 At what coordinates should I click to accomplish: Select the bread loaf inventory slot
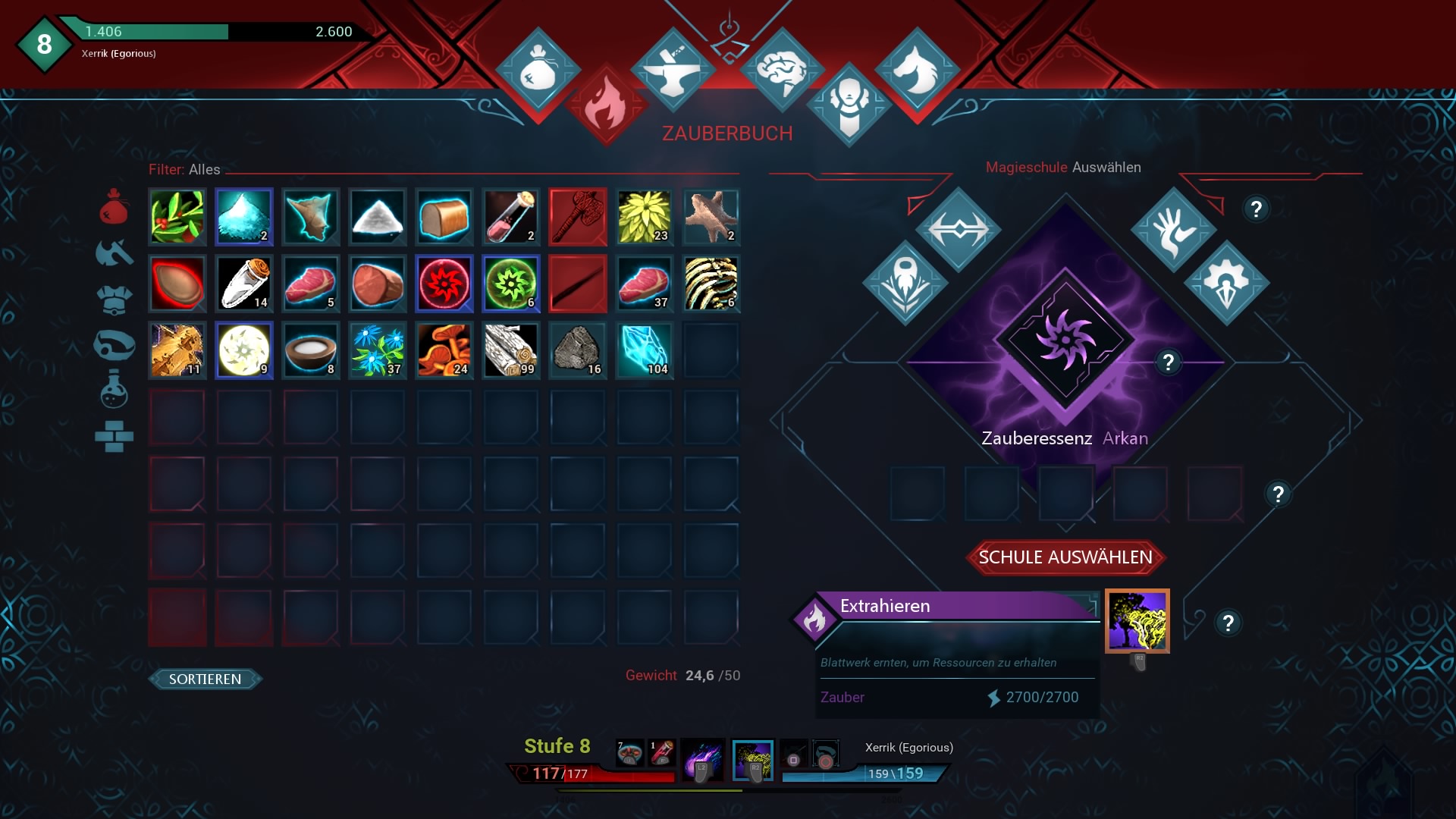coord(444,217)
